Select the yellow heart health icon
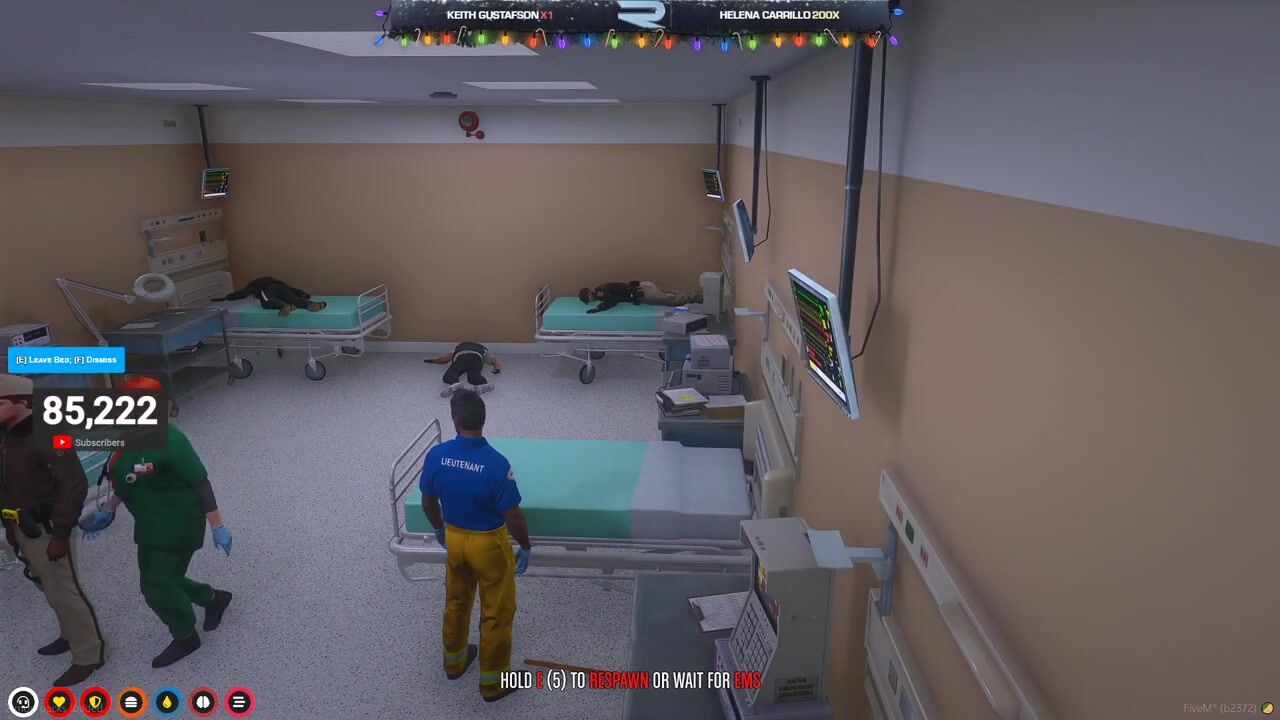 (59, 702)
